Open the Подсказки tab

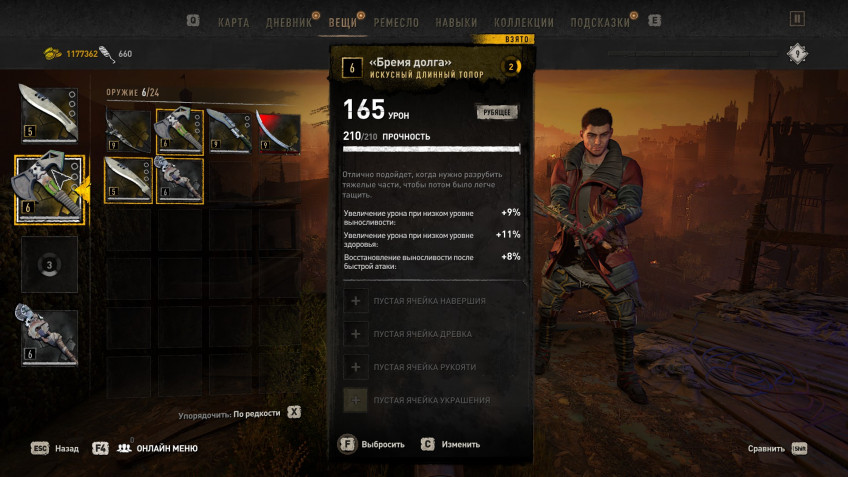pos(600,22)
